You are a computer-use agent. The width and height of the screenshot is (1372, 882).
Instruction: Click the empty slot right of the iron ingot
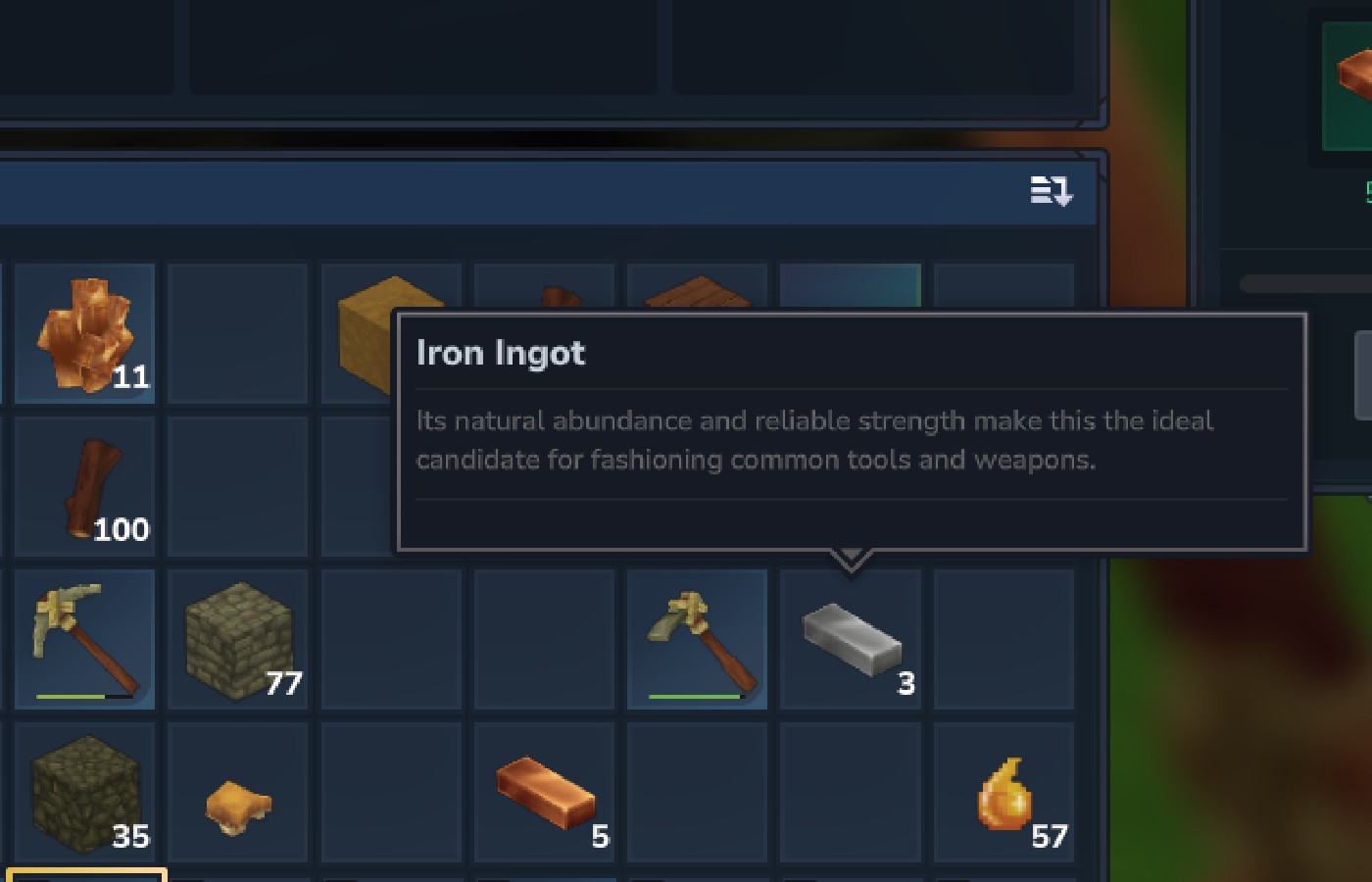(x=1004, y=638)
